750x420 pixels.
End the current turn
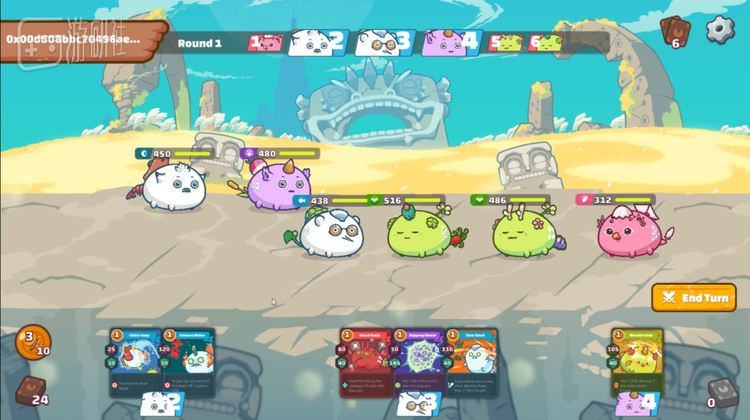694,298
